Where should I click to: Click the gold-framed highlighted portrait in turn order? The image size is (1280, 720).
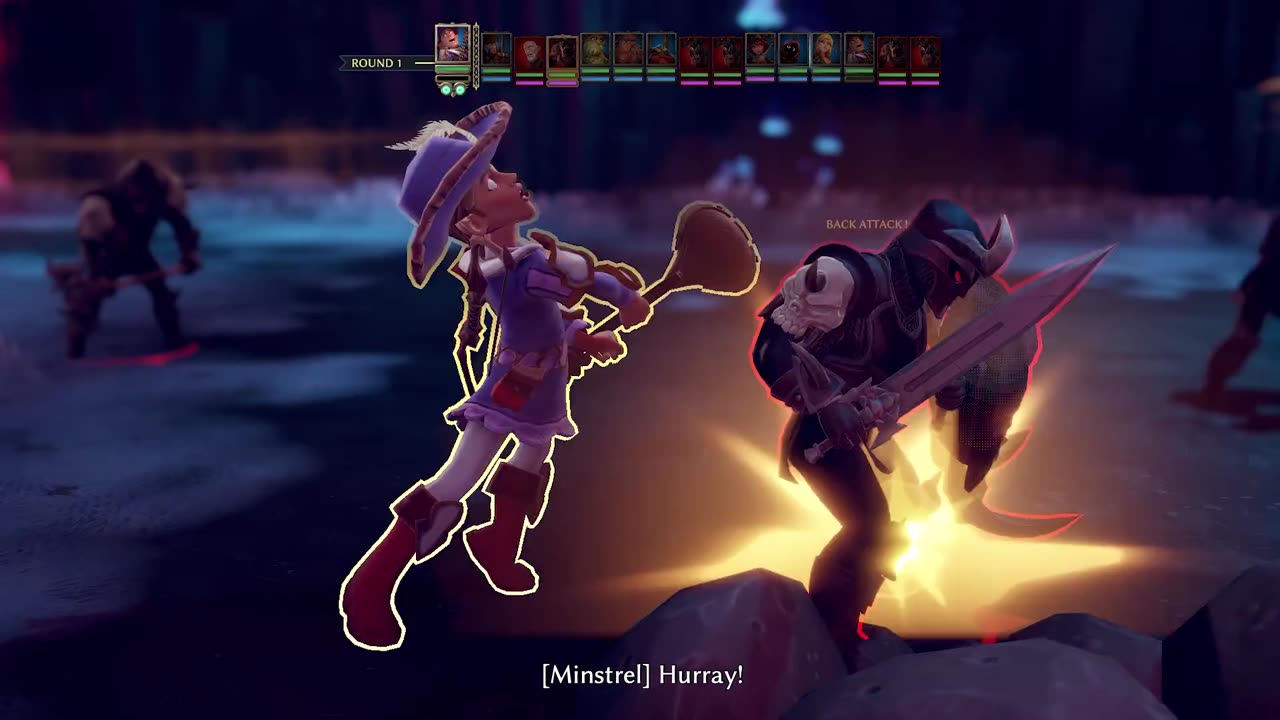click(x=562, y=51)
